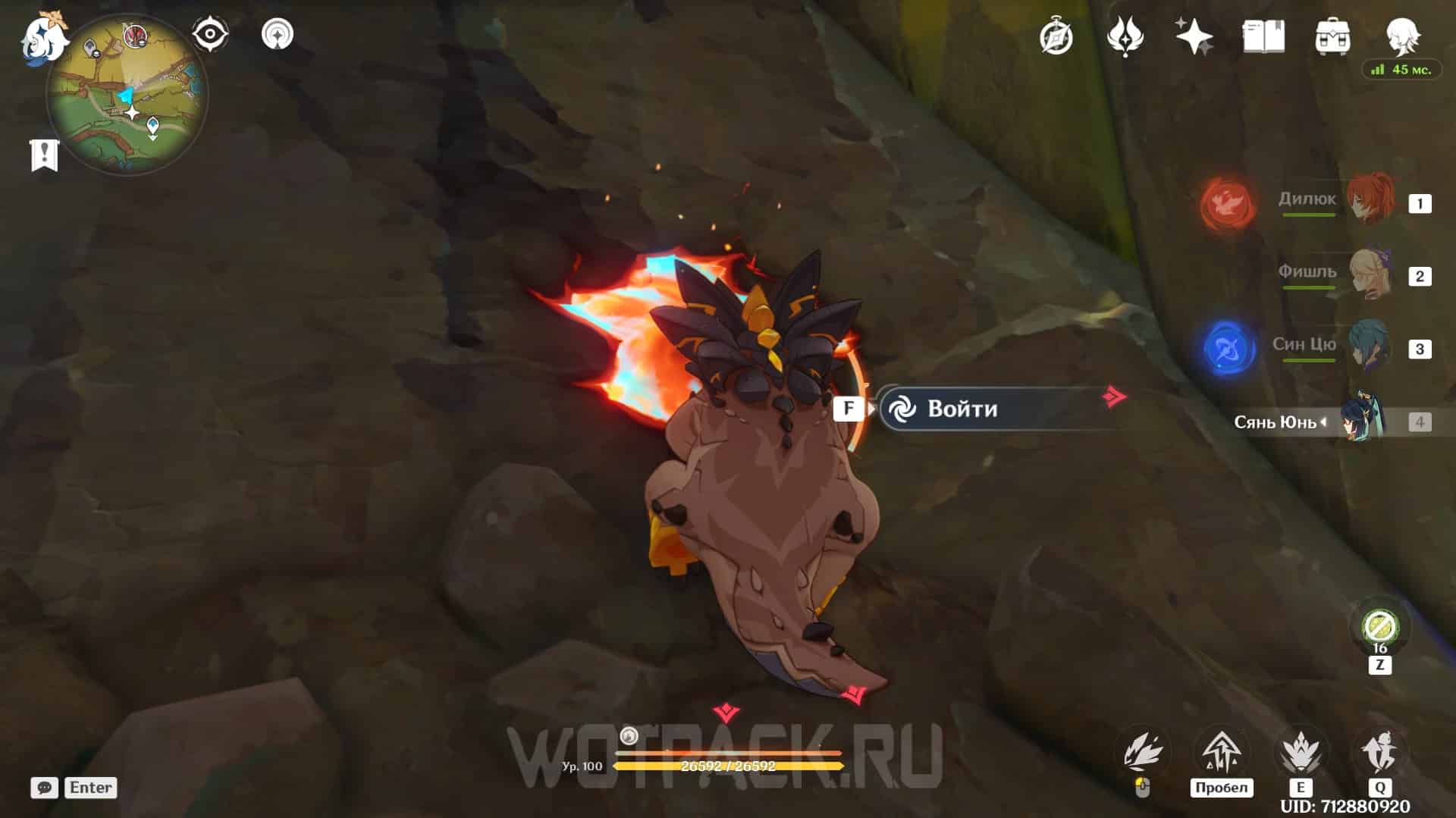Activate the elemental skill icon labeled E
The height and width of the screenshot is (818, 1456).
pos(1301,753)
